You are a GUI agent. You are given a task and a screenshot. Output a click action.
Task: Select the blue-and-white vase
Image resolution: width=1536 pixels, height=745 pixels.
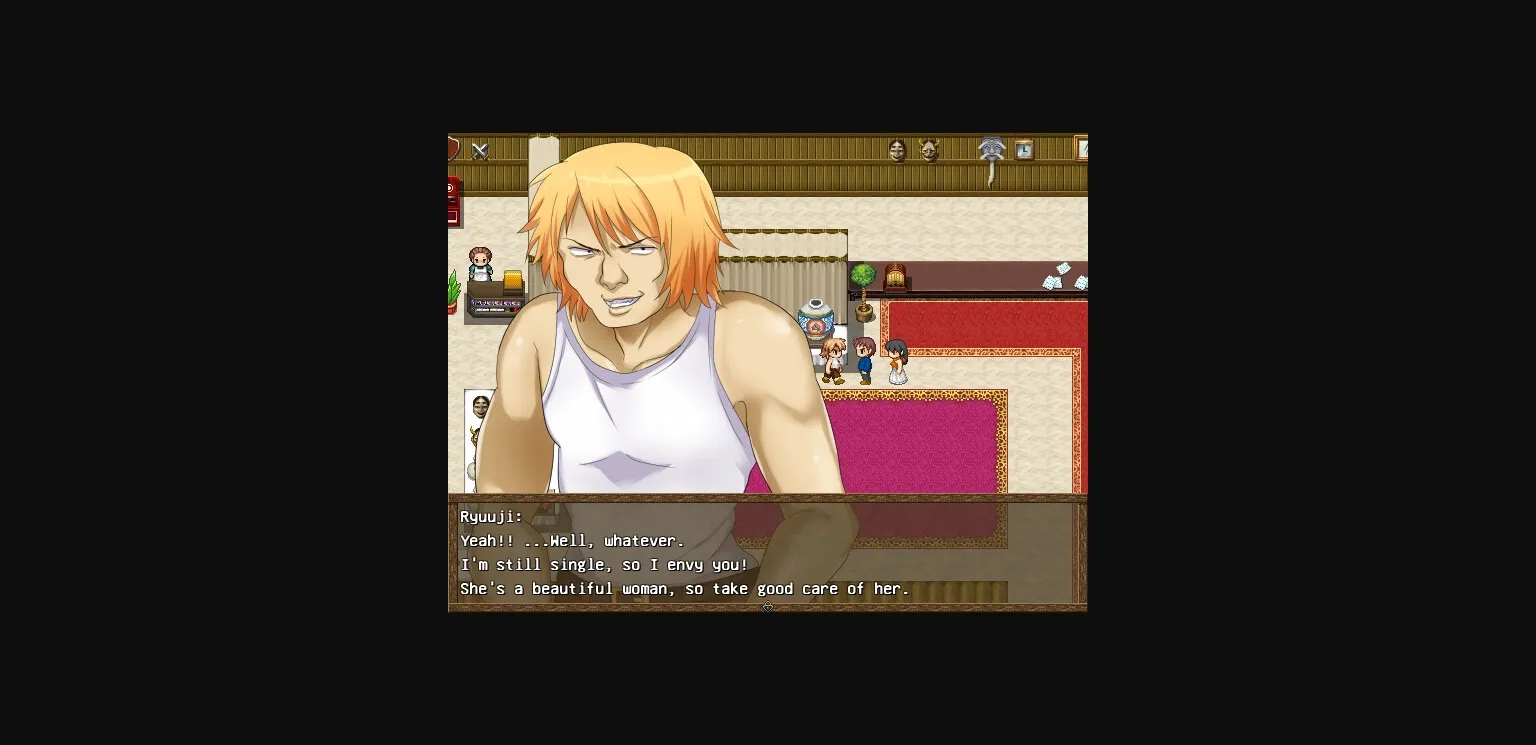pos(817,318)
